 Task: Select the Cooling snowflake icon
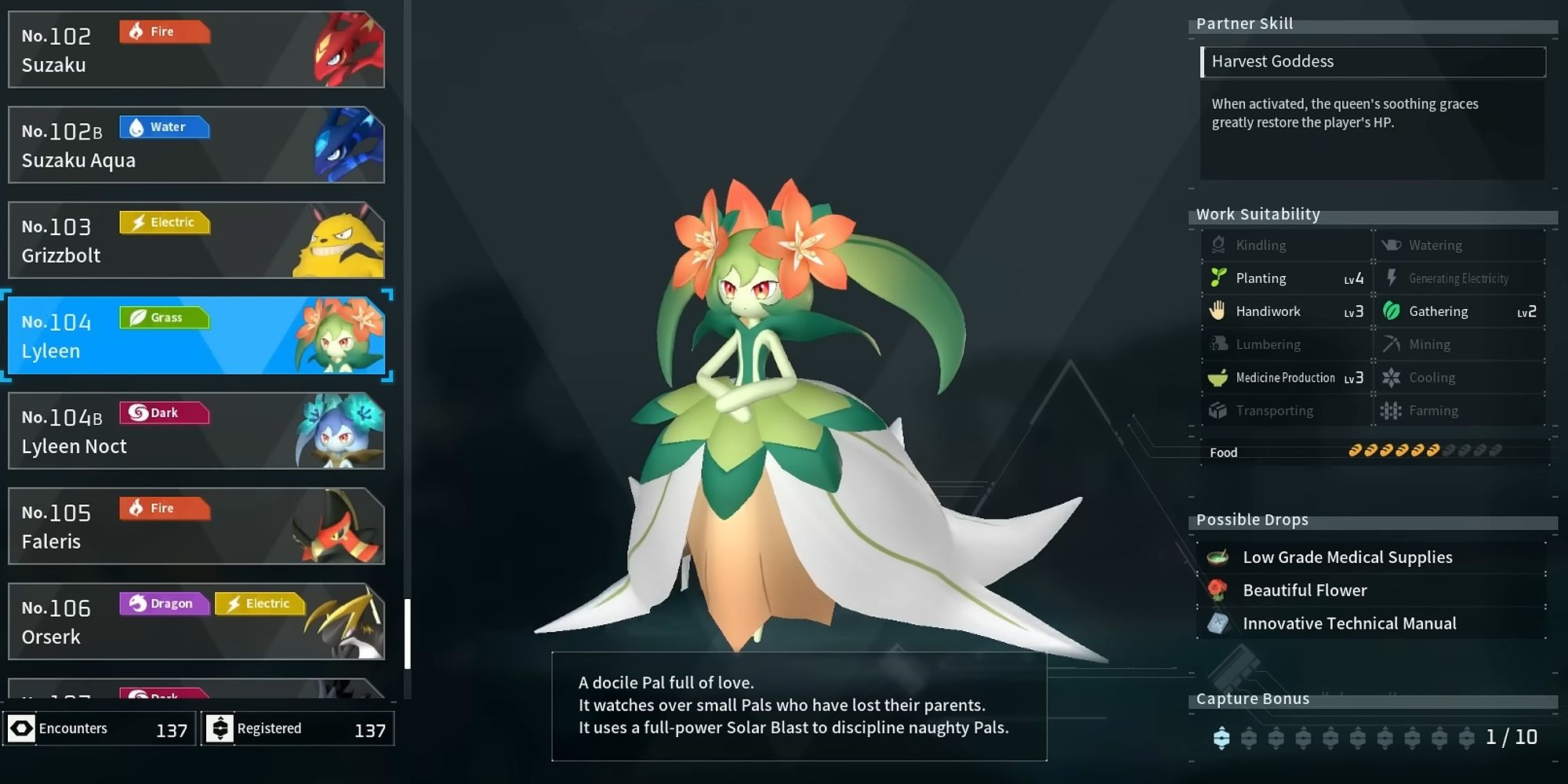(x=1392, y=377)
